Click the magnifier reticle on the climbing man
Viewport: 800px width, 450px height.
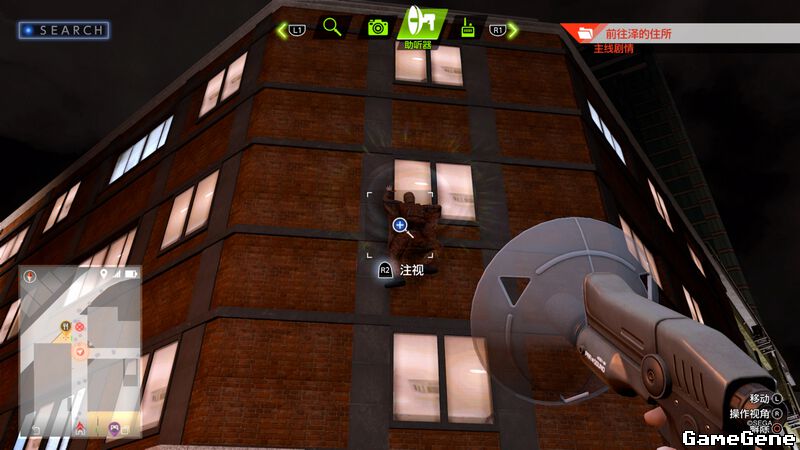click(x=400, y=226)
